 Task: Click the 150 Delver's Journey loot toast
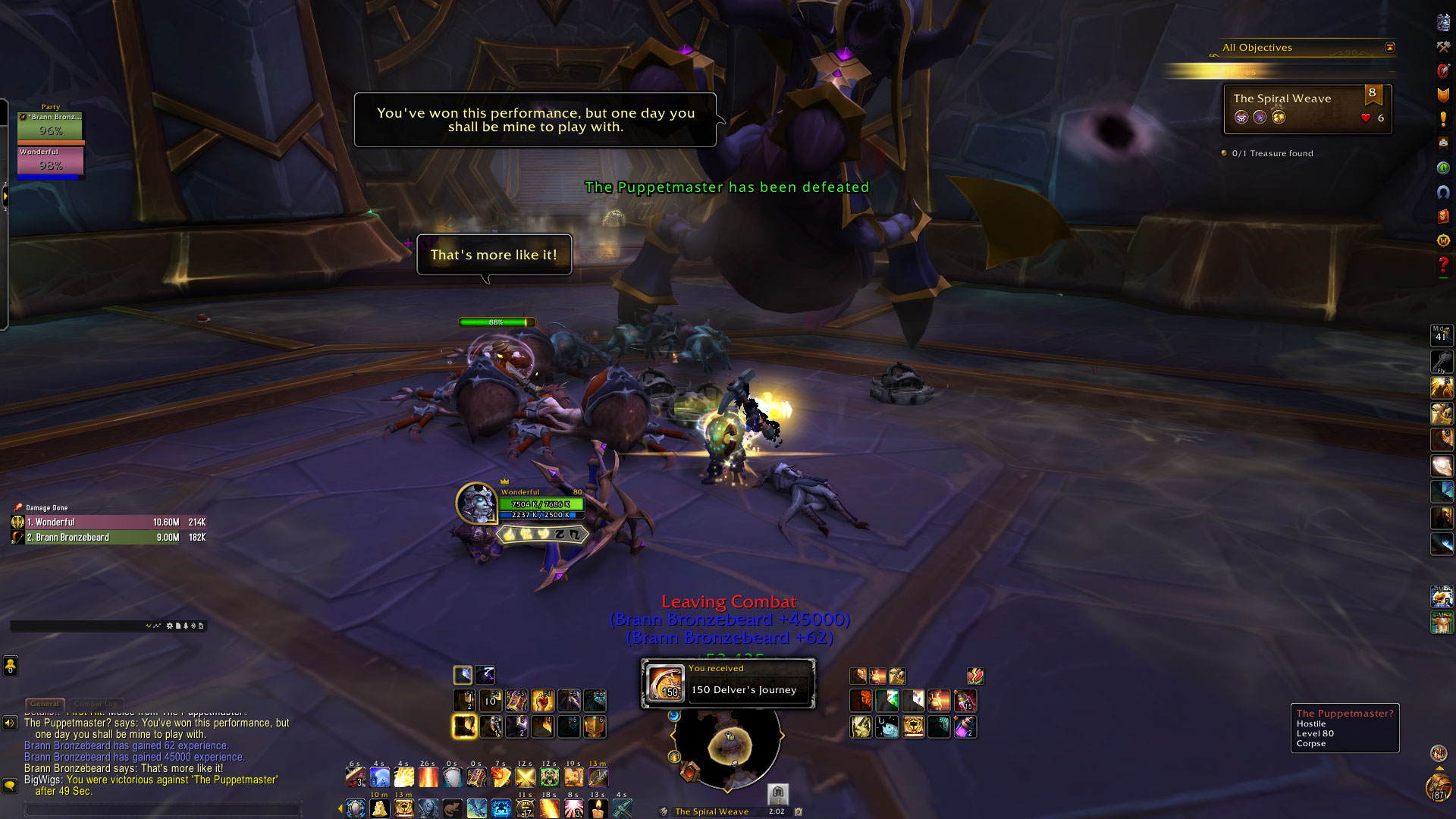pyautogui.click(x=728, y=683)
